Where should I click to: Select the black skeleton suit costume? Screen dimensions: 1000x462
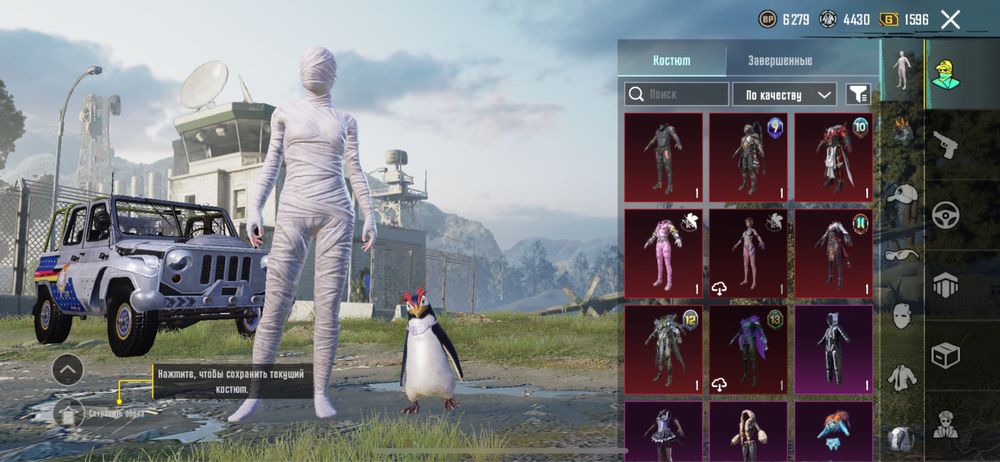(834, 348)
